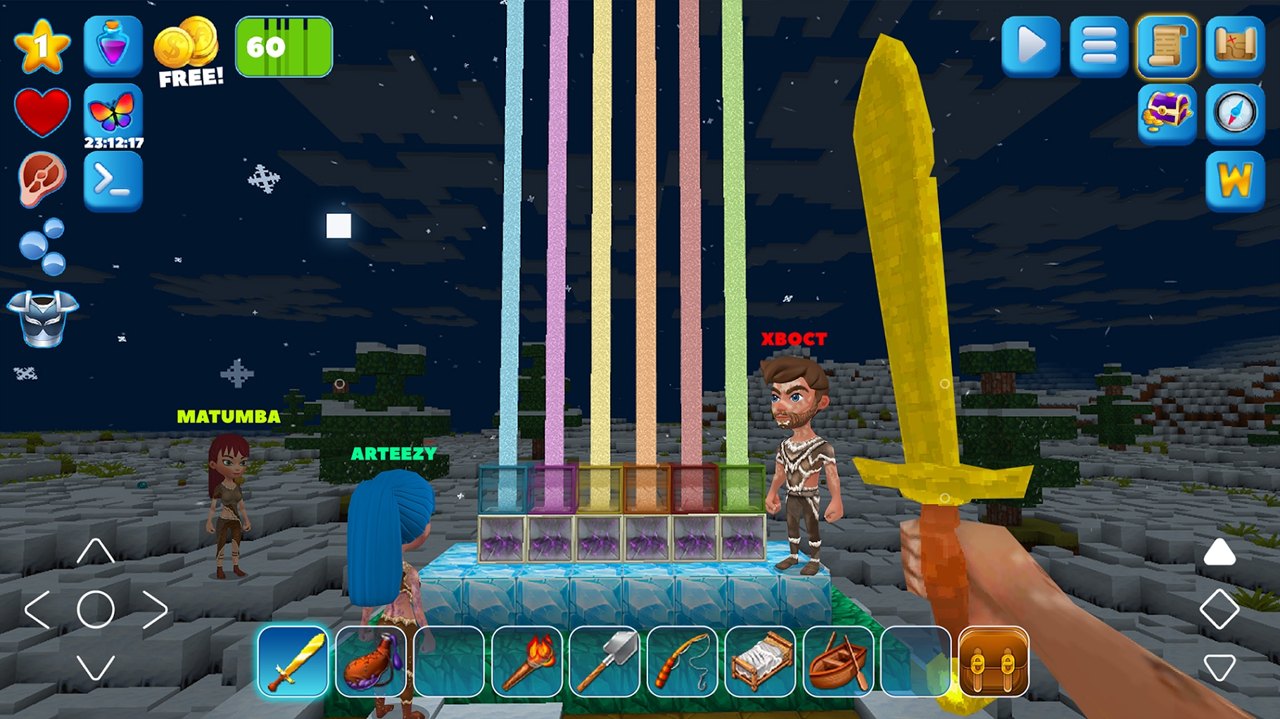Open the treasure map button
This screenshot has width=1280, height=719.
coord(1235,46)
